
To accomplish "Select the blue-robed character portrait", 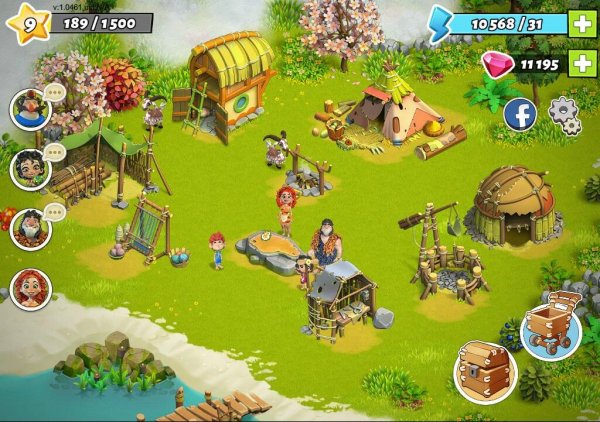I will pyautogui.click(x=30, y=108).
